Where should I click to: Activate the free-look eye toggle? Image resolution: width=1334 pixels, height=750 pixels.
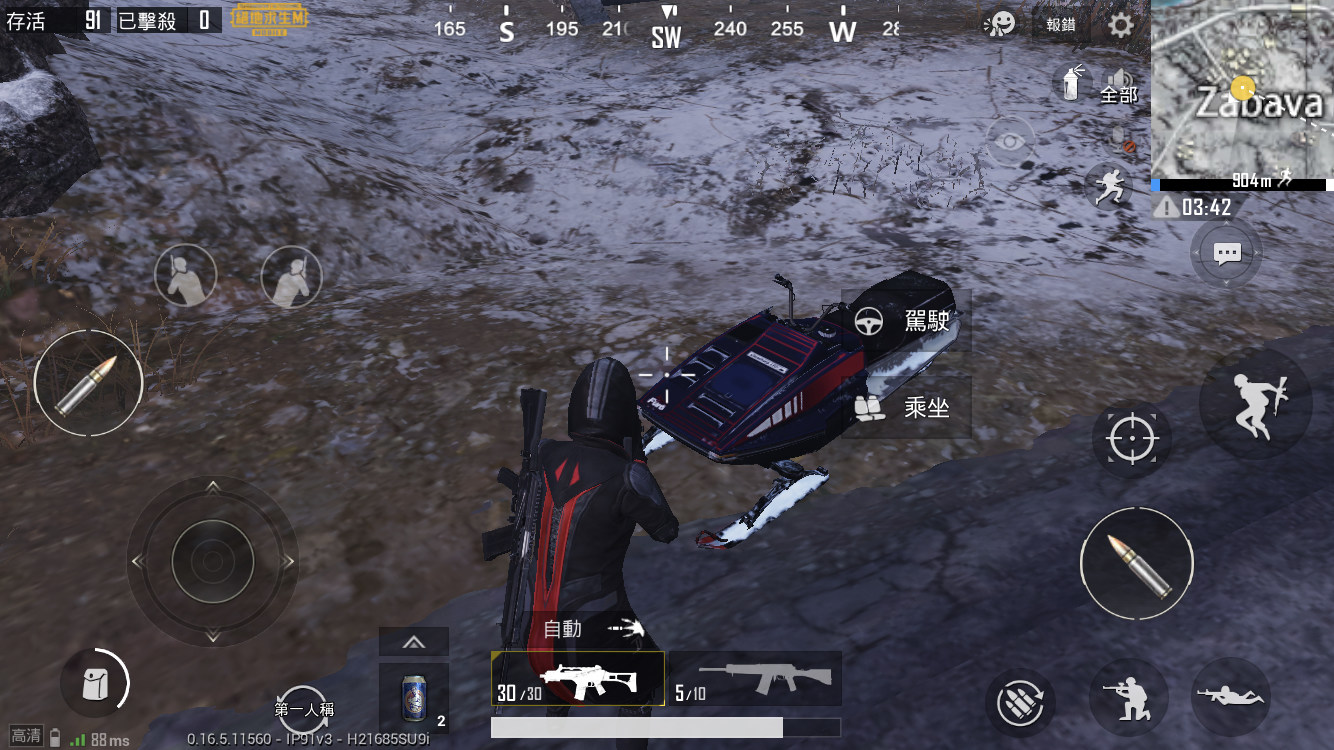1011,141
